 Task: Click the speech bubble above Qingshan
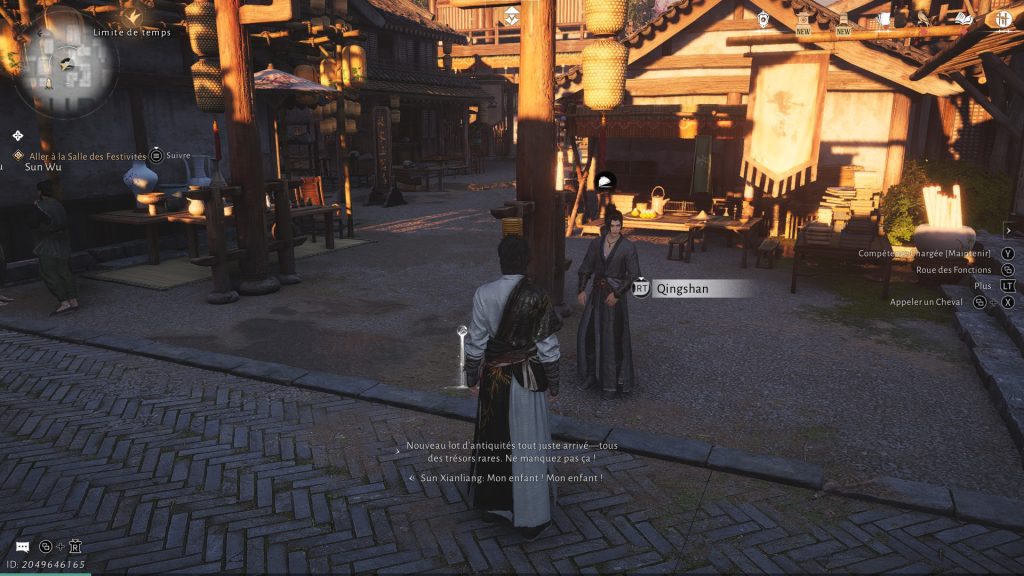click(604, 181)
